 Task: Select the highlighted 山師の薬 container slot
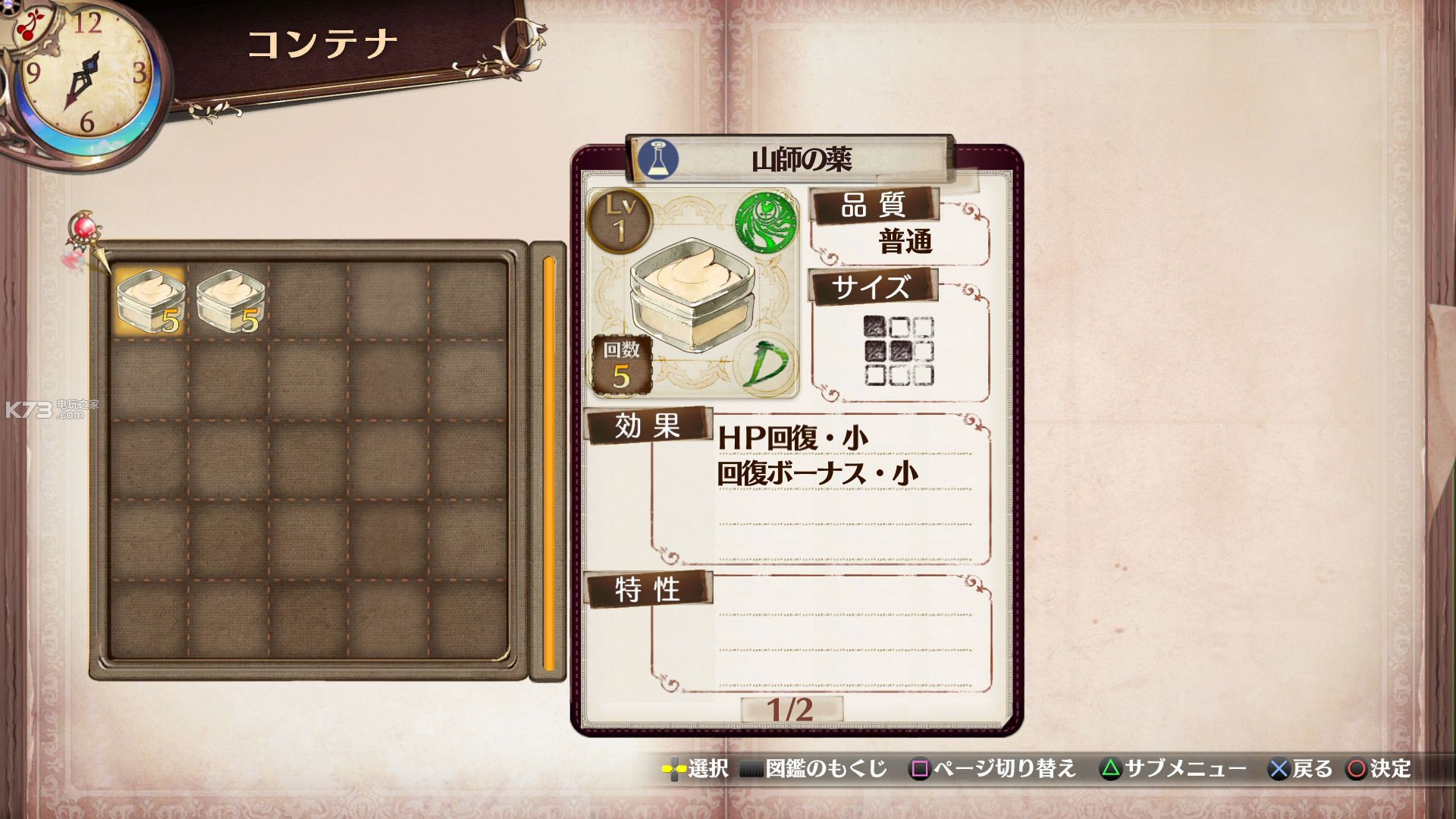pos(149,301)
